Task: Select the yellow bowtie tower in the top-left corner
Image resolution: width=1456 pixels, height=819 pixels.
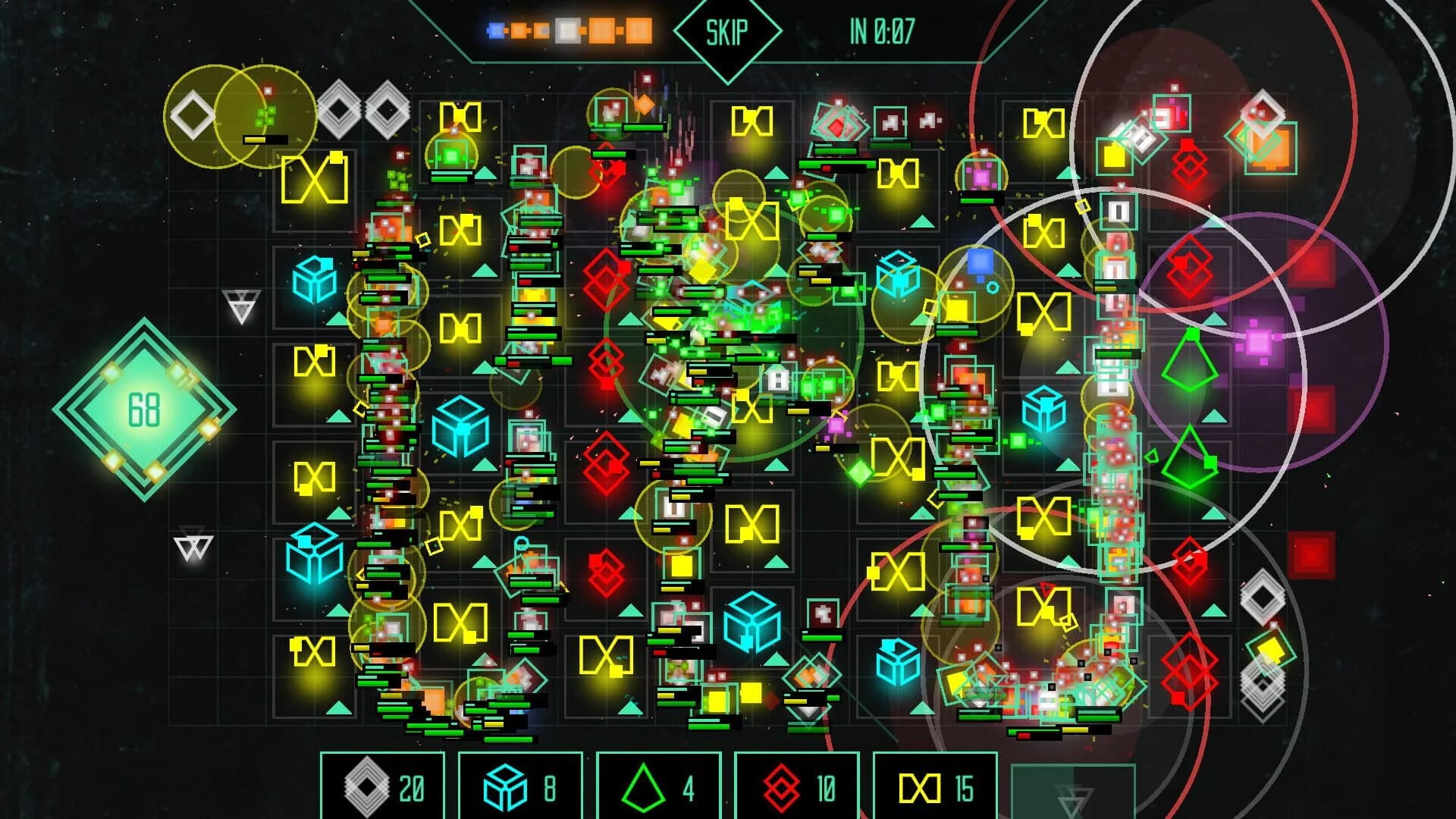Action: (x=314, y=177)
